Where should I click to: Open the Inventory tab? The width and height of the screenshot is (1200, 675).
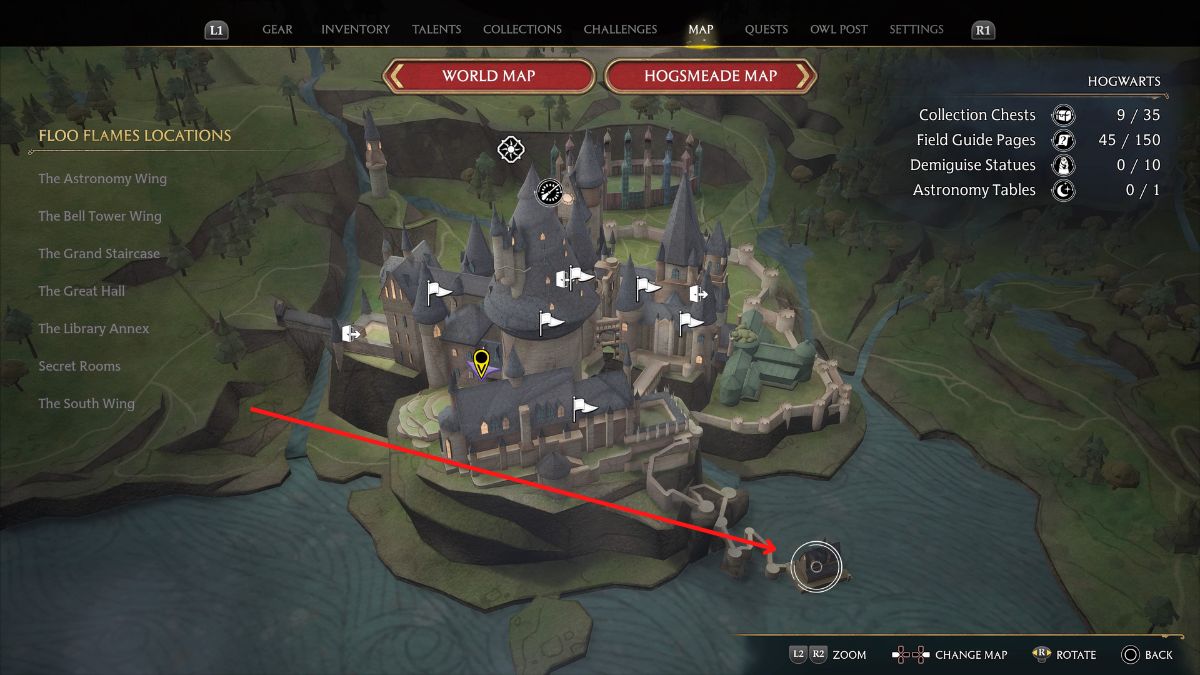click(x=355, y=30)
